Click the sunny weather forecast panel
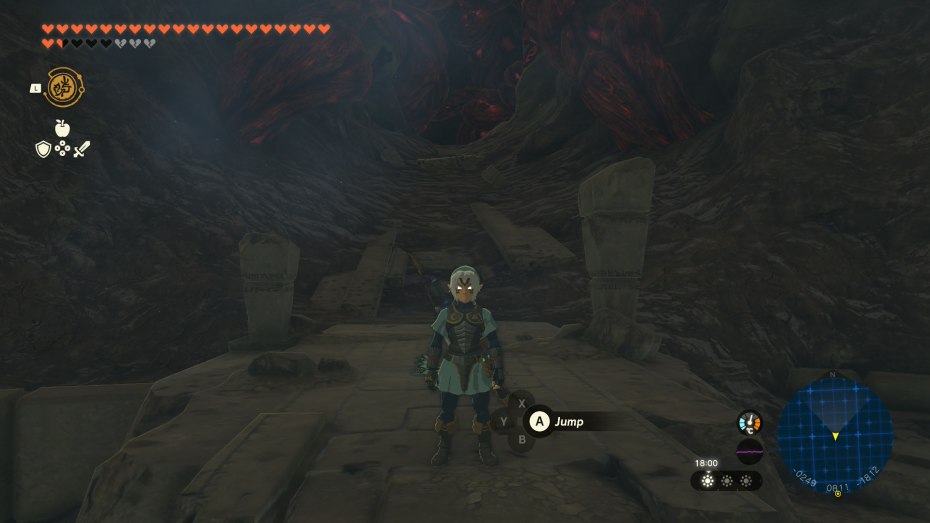The height and width of the screenshot is (523, 930). coord(726,480)
